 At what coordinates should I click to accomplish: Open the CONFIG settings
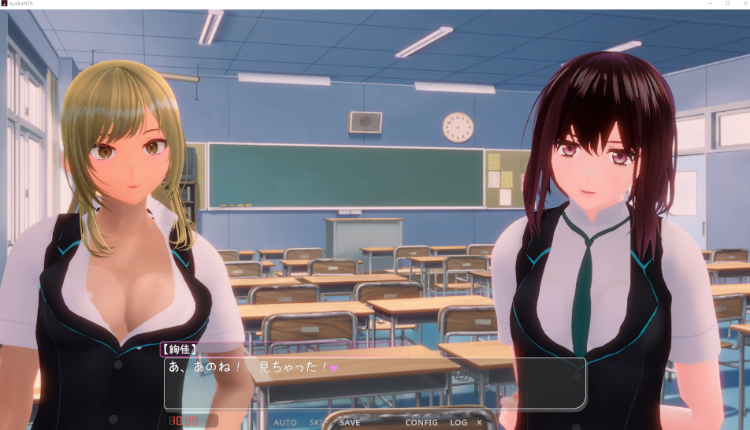pyautogui.click(x=421, y=422)
